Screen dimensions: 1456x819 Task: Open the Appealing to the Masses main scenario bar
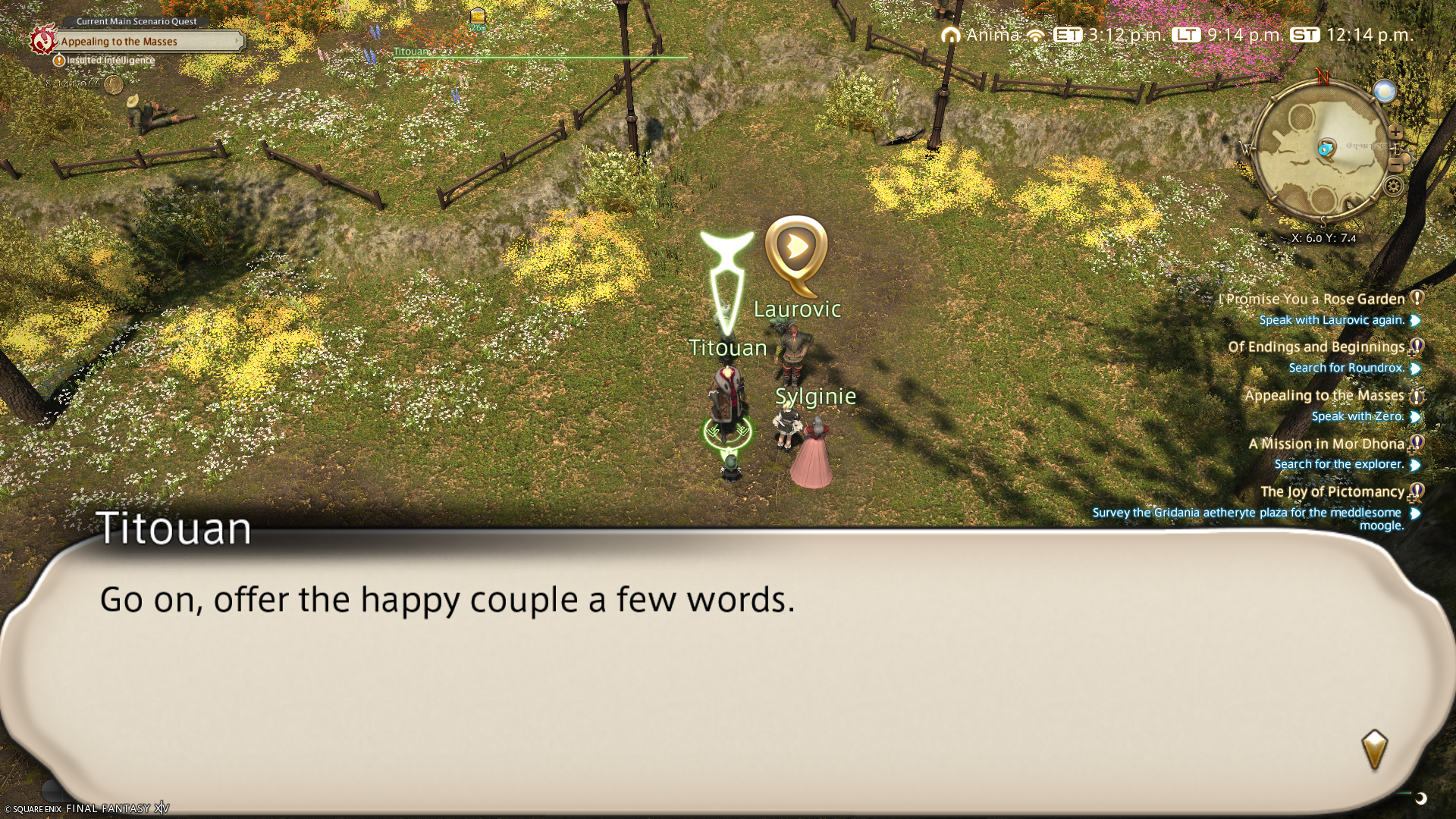[x=149, y=42]
